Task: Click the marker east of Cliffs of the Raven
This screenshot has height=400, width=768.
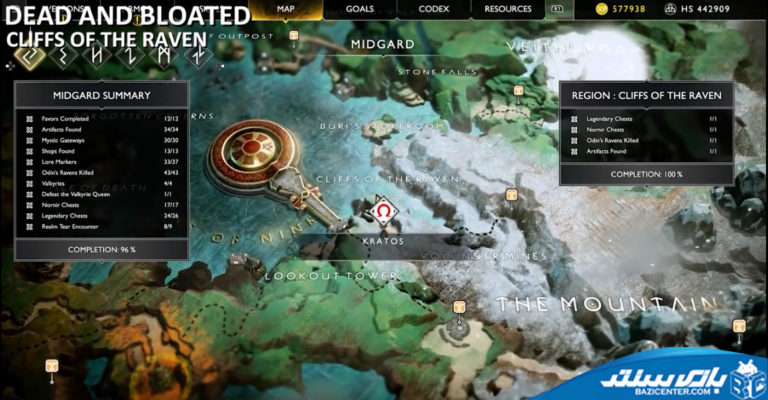Action: [x=512, y=194]
